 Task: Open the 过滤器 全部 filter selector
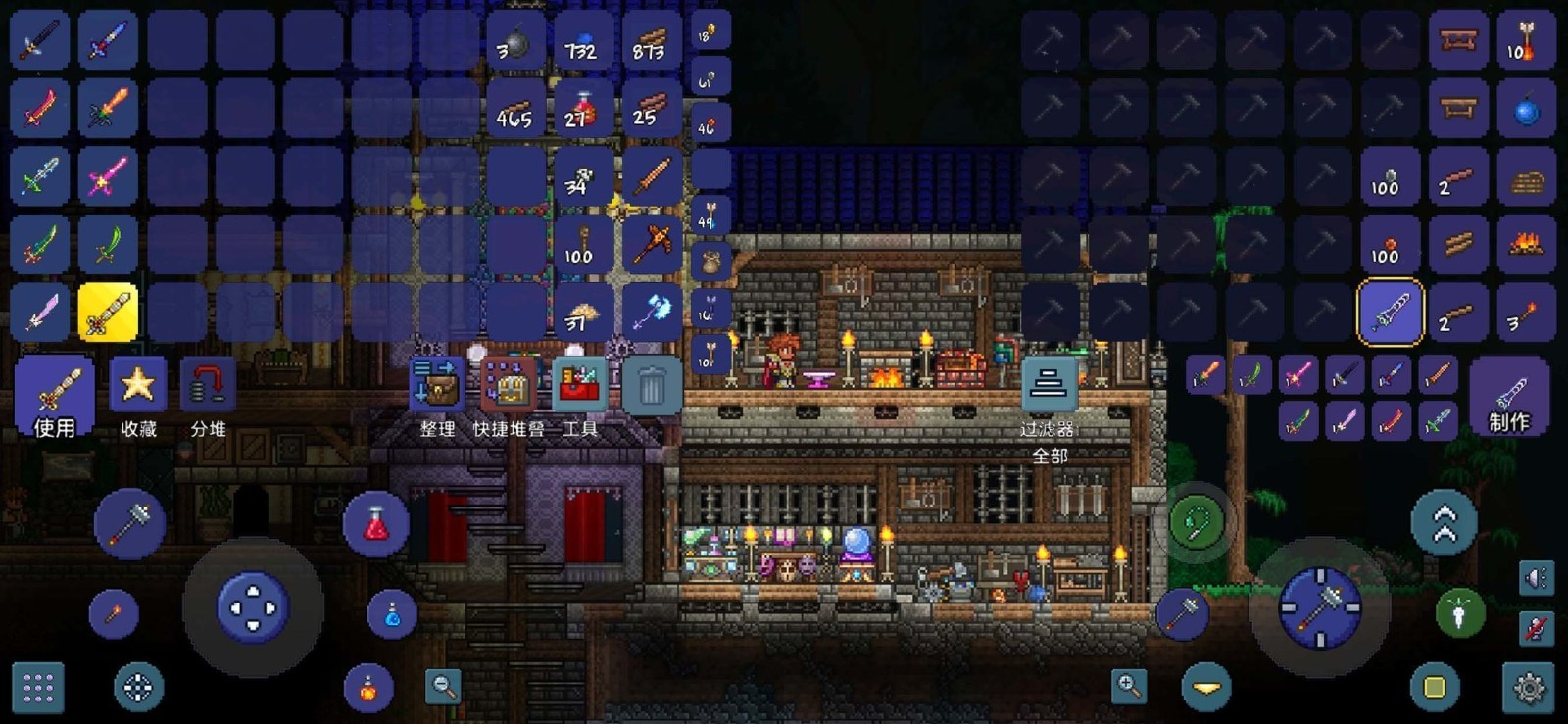coord(1049,385)
